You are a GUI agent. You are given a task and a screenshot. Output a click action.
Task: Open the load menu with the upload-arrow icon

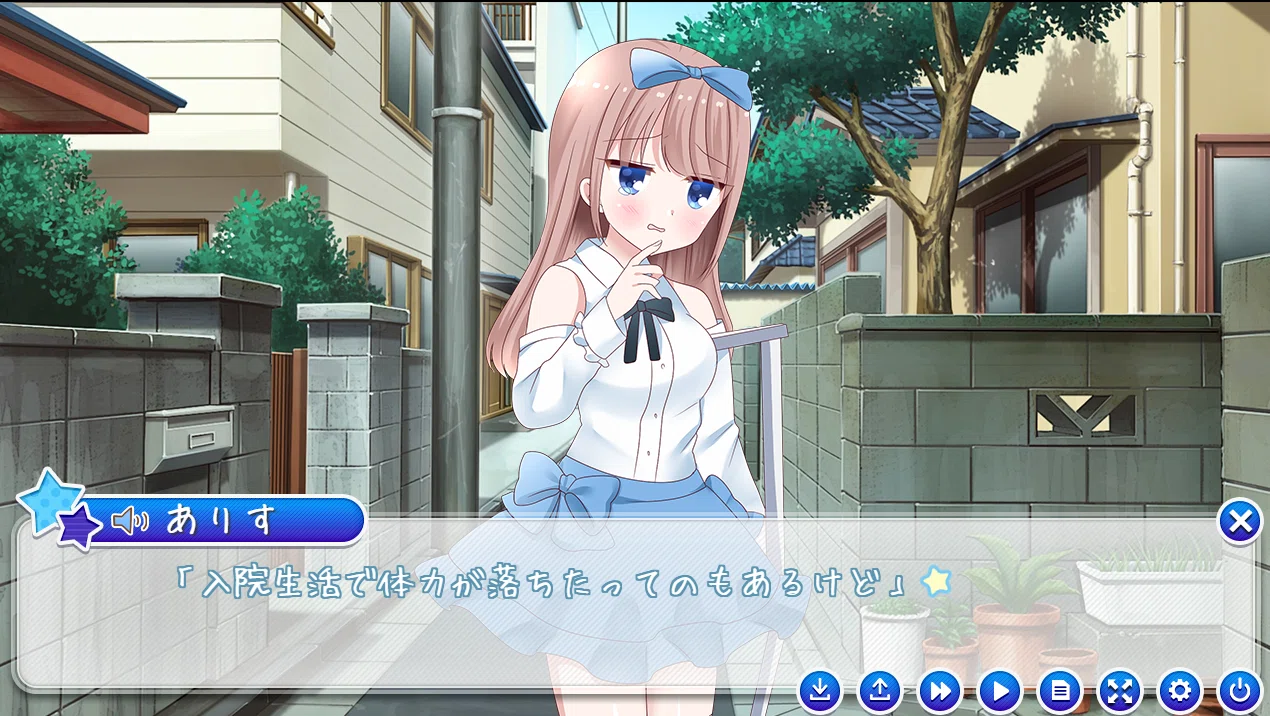(880, 690)
